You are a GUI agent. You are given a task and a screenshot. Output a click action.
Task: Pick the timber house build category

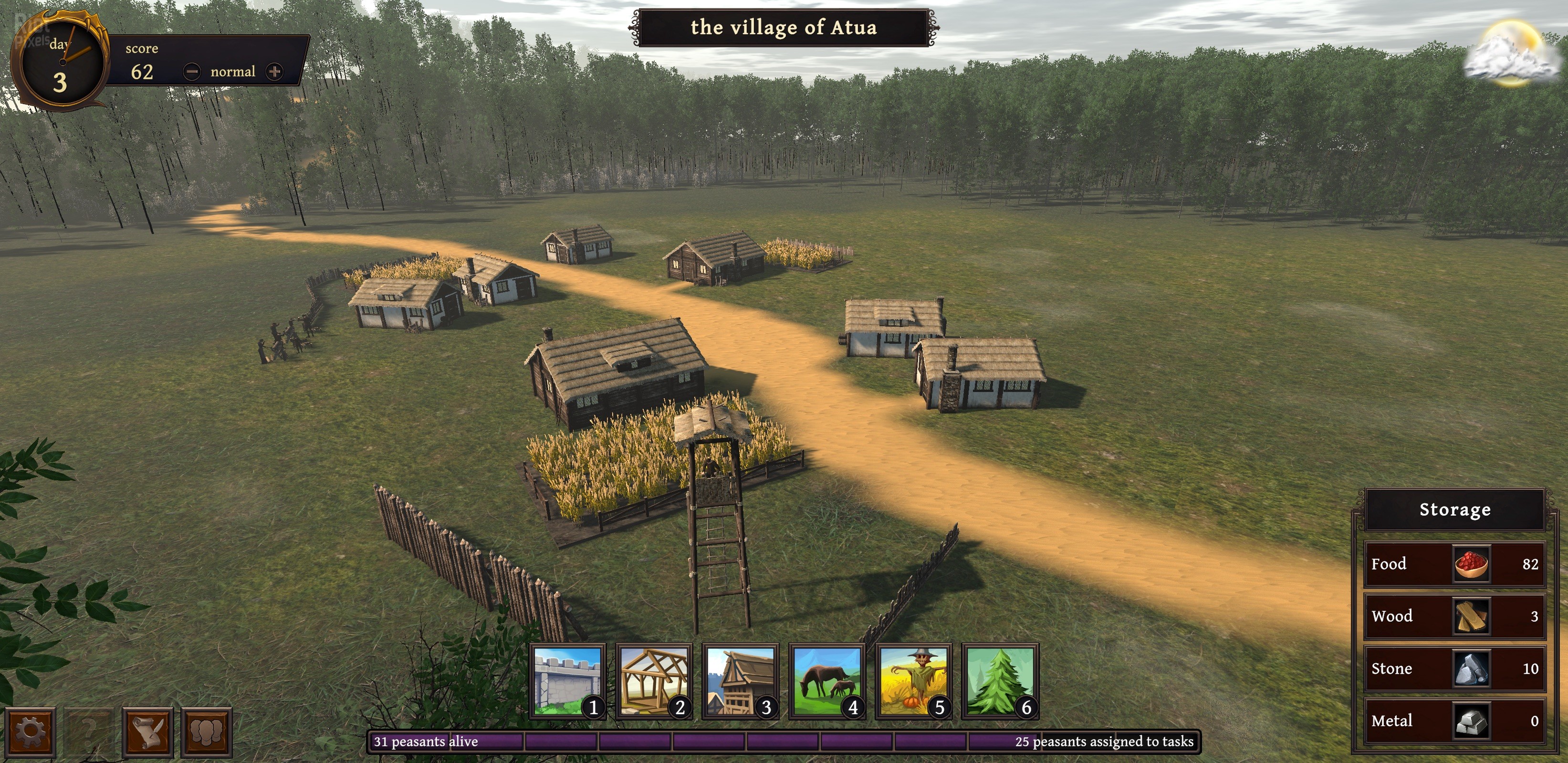click(741, 681)
